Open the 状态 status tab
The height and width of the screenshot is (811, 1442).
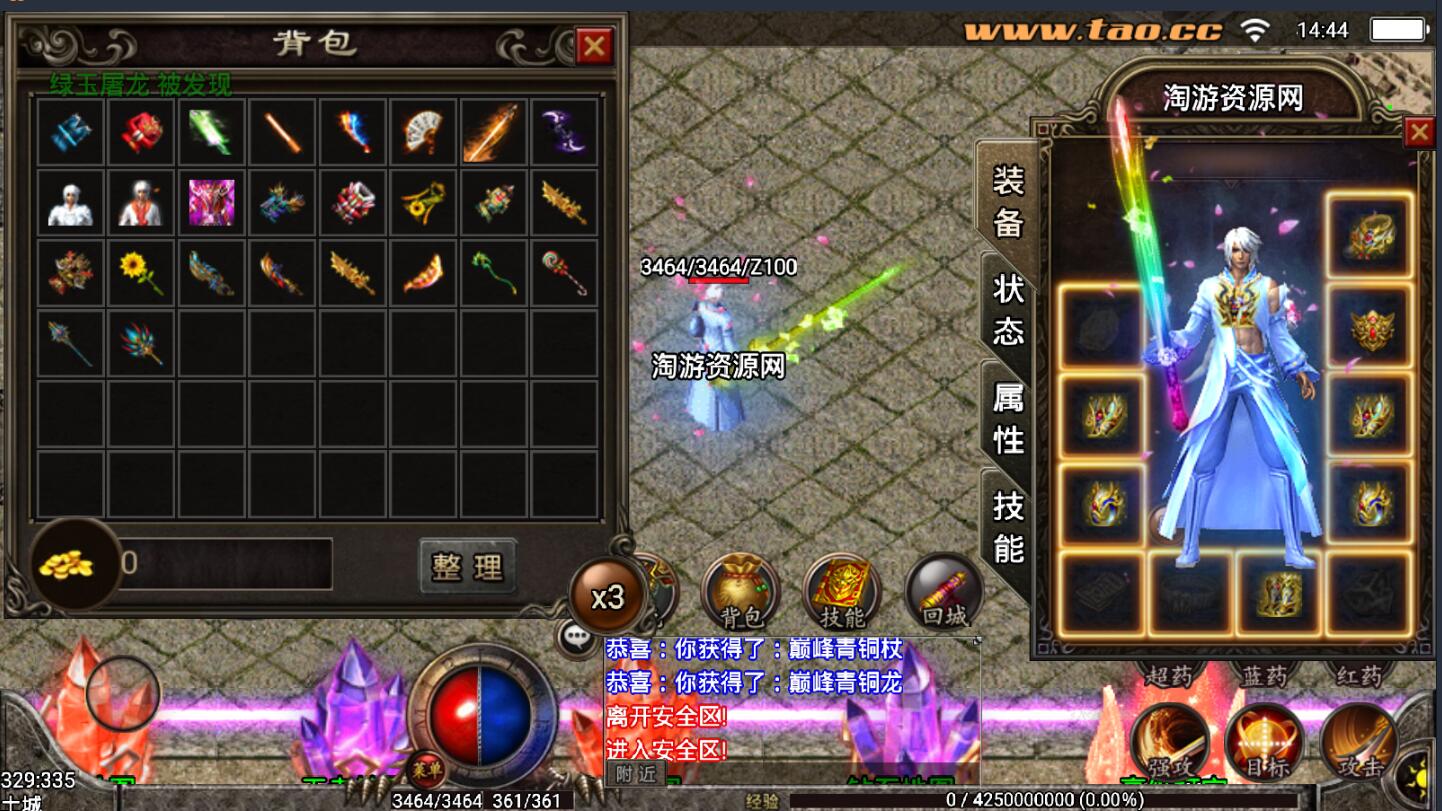[1008, 309]
